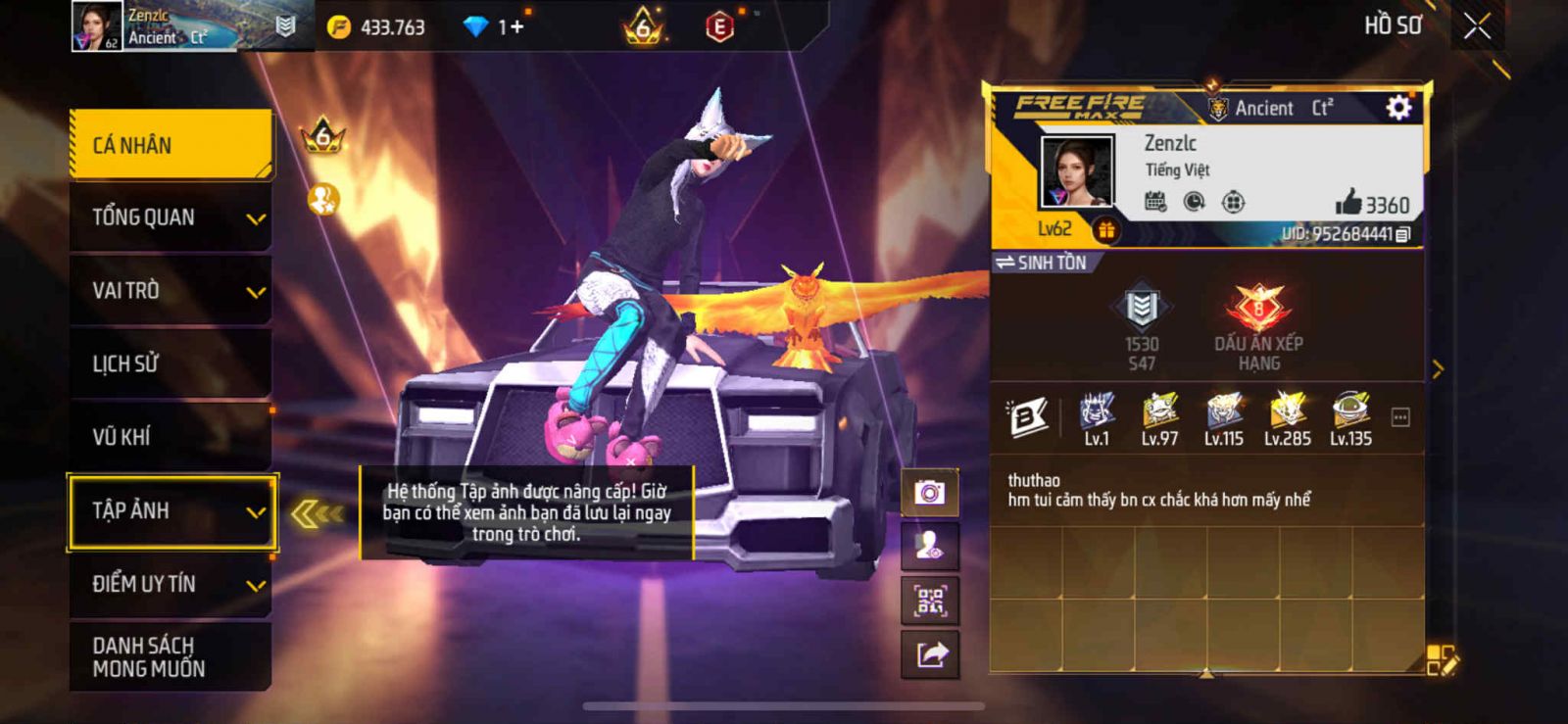The image size is (1568, 724).
Task: Like the profile with thumbs-up icon
Action: click(x=1348, y=203)
